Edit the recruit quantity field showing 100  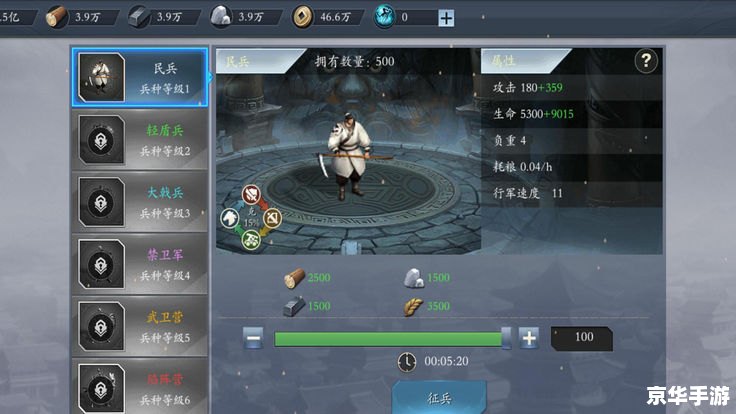pyautogui.click(x=584, y=337)
